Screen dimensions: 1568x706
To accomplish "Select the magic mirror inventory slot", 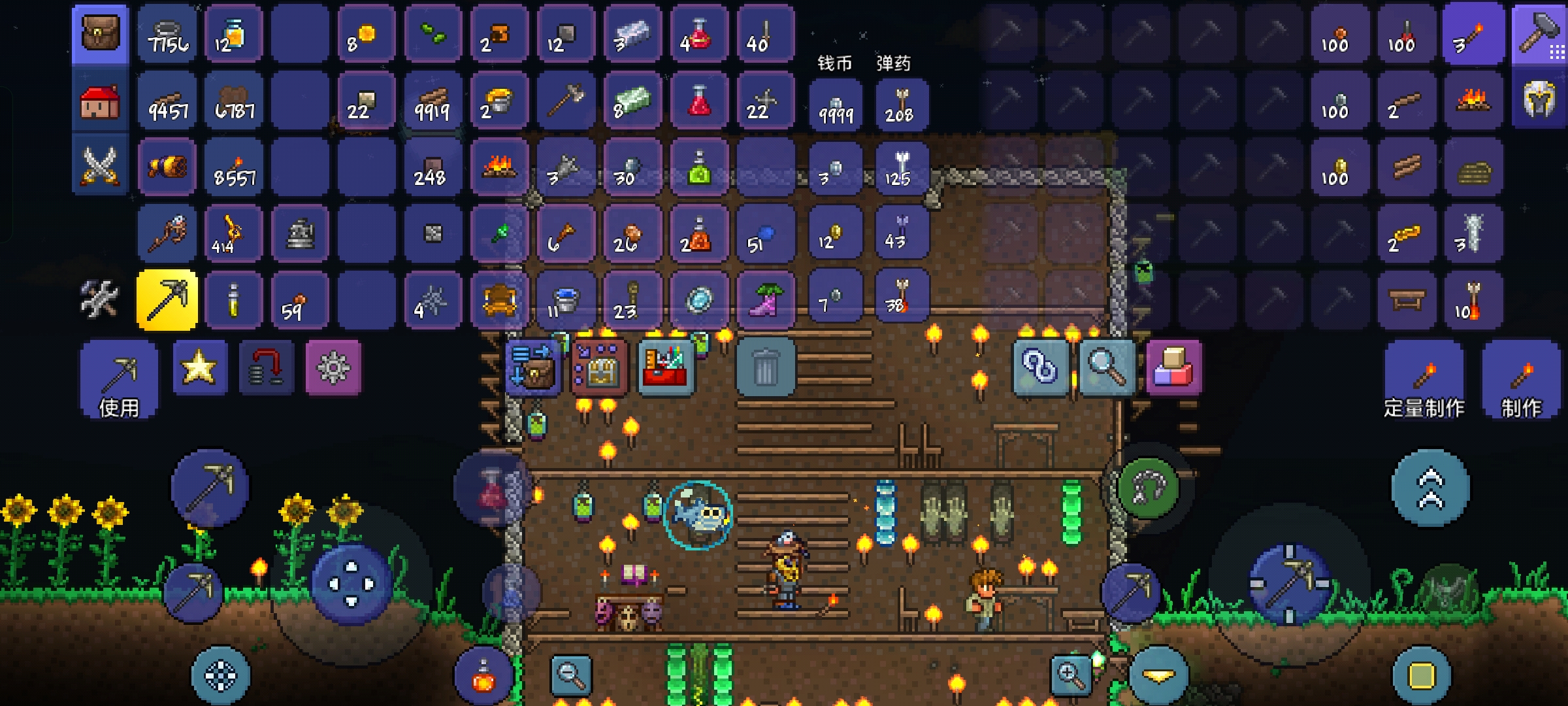I will click(698, 300).
